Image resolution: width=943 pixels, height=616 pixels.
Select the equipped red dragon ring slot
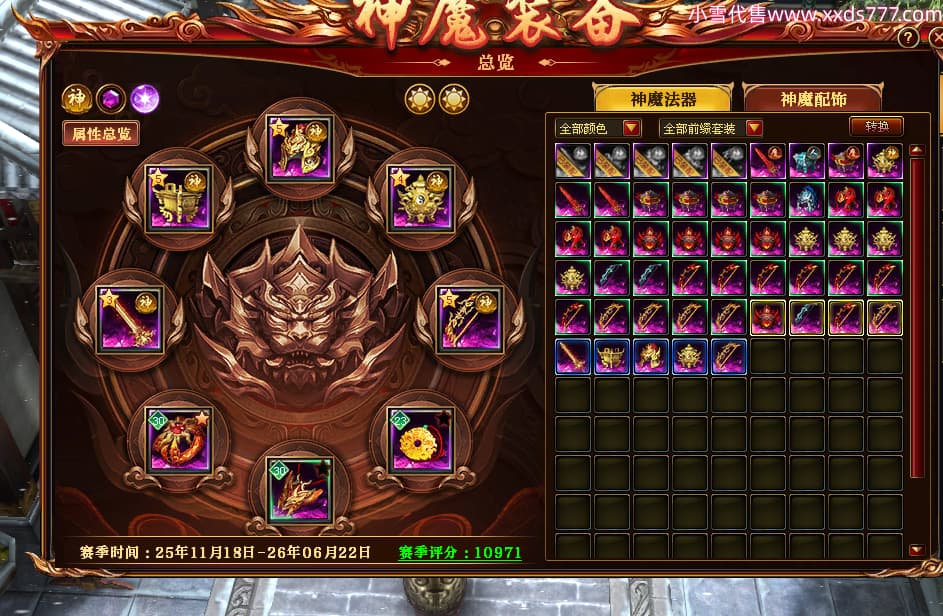click(178, 438)
